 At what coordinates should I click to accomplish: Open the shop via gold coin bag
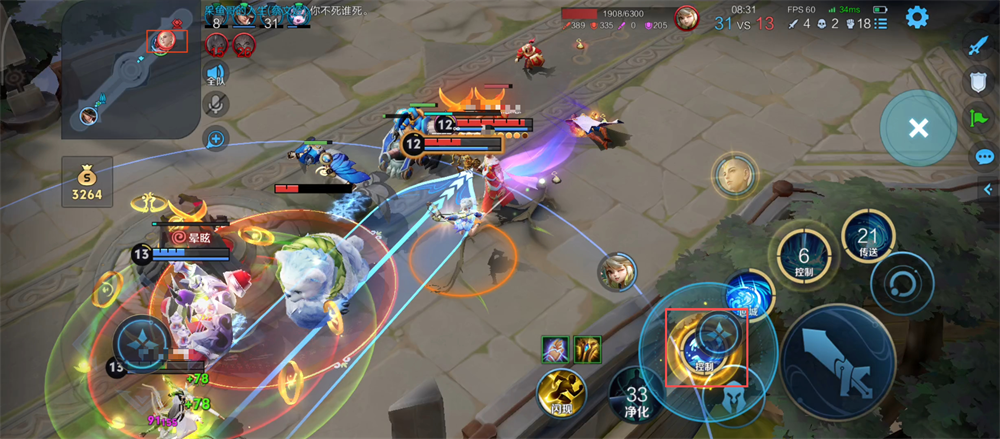coord(87,182)
